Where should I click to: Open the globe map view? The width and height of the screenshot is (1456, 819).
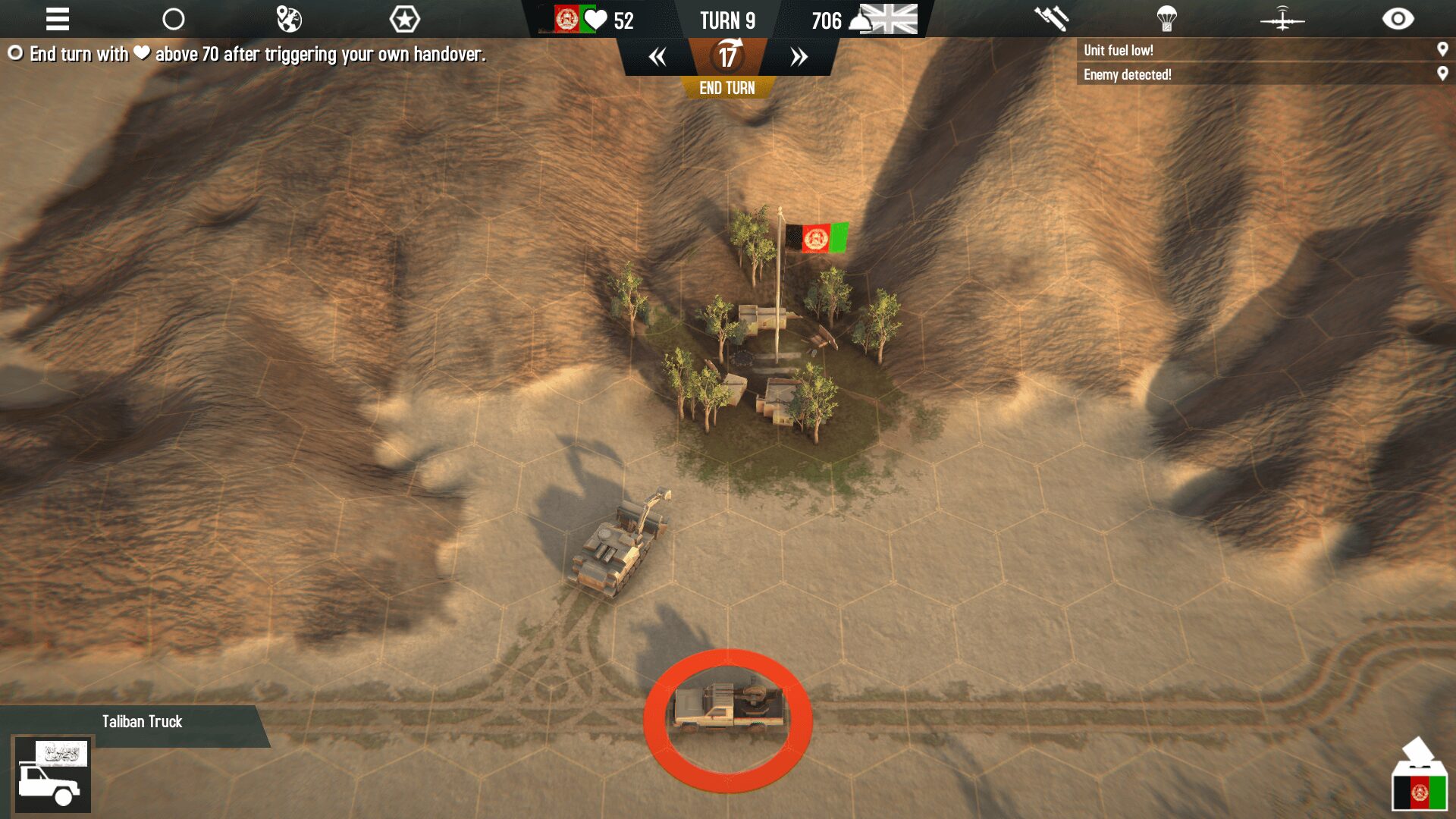[289, 19]
